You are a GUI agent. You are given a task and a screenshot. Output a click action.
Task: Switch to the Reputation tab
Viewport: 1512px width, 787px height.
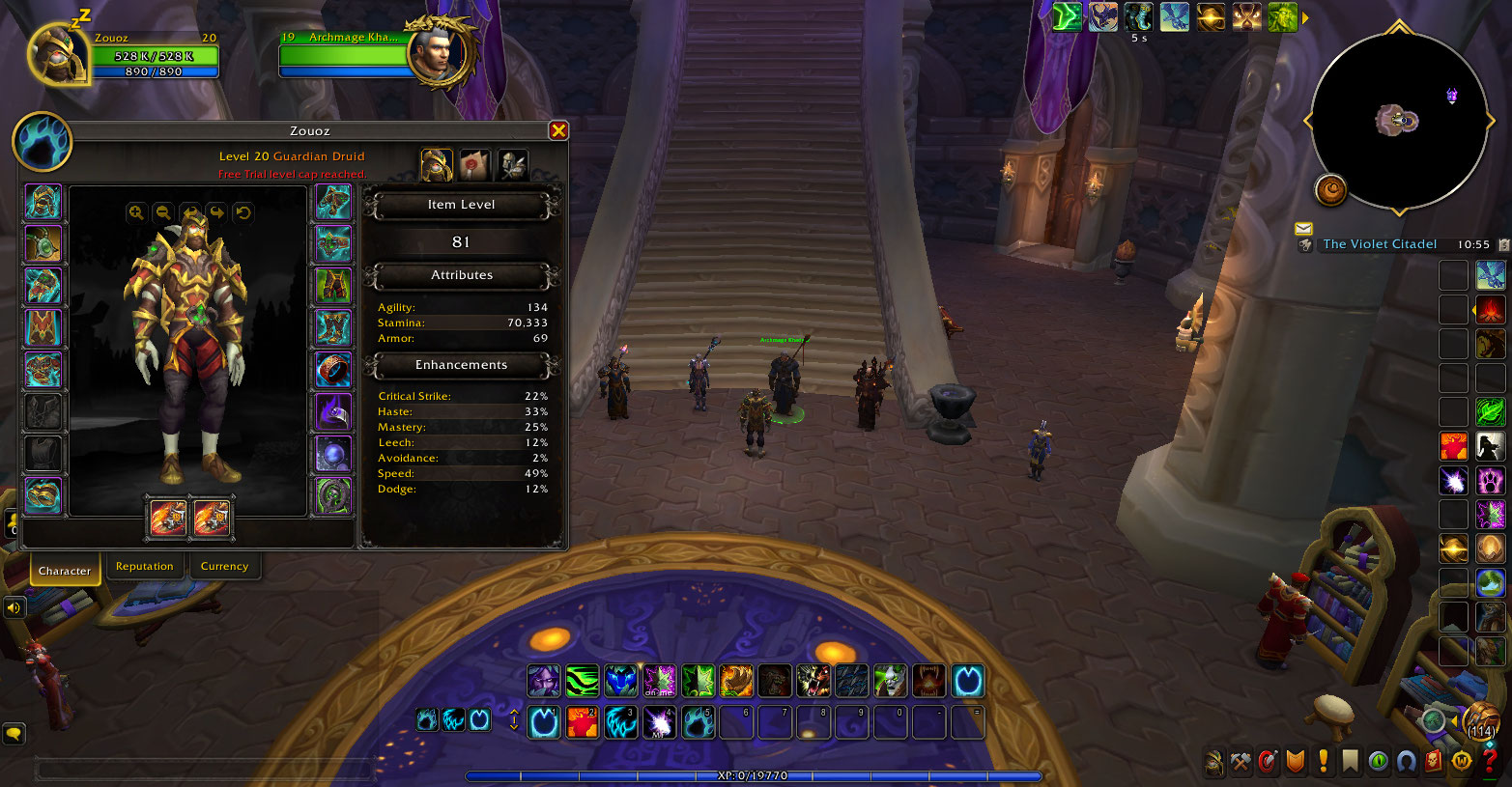click(144, 567)
